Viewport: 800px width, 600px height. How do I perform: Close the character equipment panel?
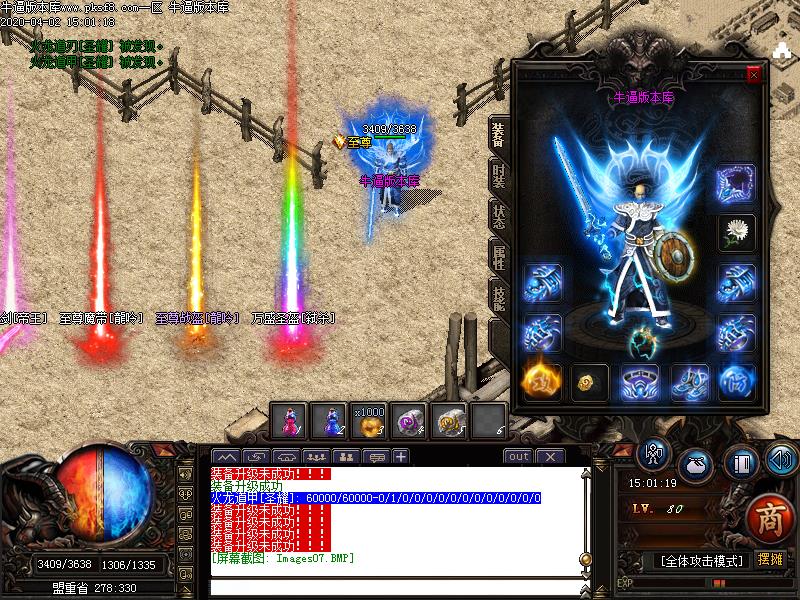point(754,74)
